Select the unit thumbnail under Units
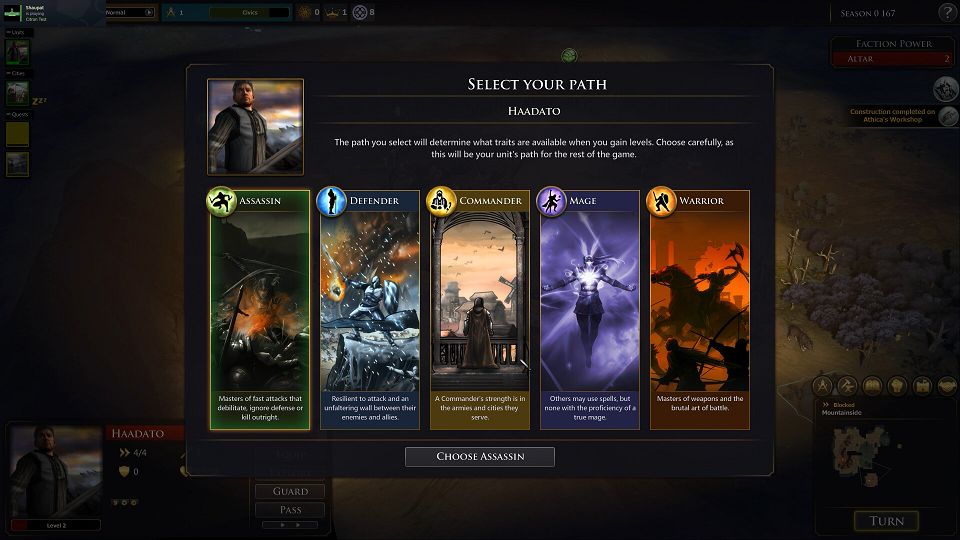960x540 pixels. pyautogui.click(x=18, y=52)
